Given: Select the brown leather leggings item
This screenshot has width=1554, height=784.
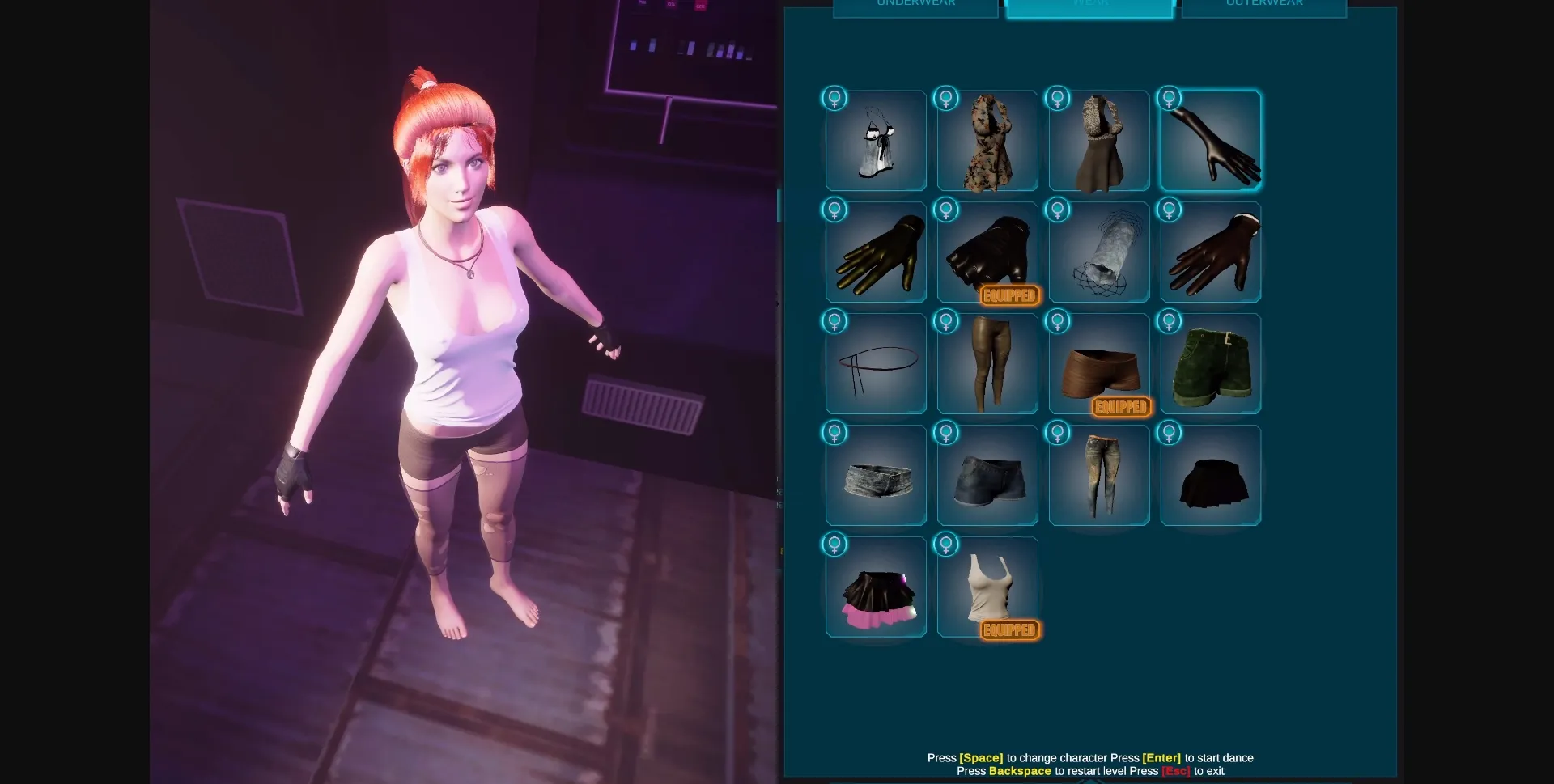Looking at the screenshot, I should tap(987, 363).
